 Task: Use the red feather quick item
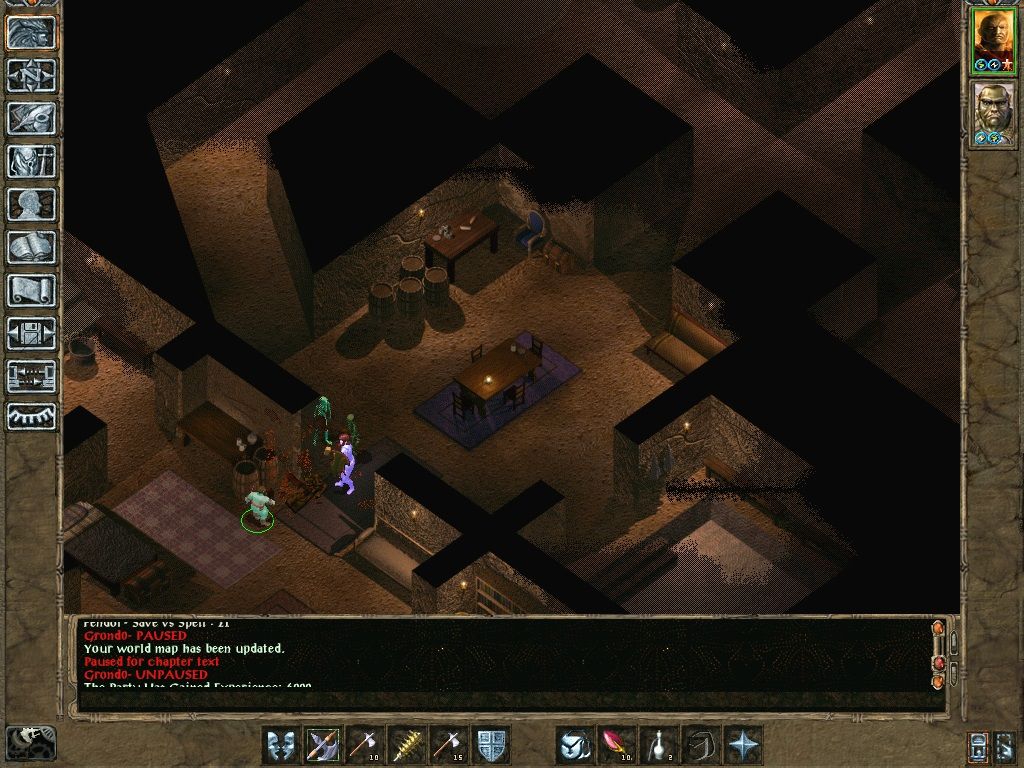click(617, 745)
